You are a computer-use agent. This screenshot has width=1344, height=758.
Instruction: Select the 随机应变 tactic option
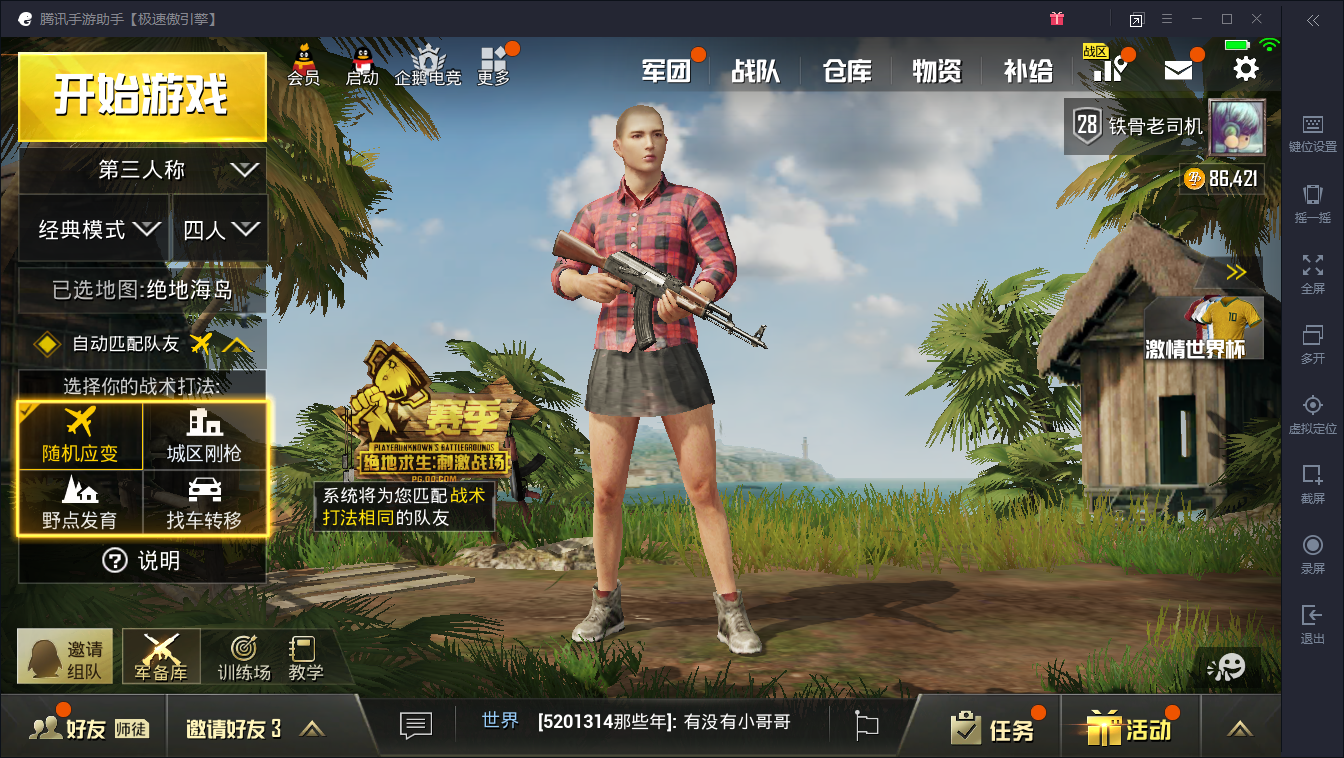80,437
